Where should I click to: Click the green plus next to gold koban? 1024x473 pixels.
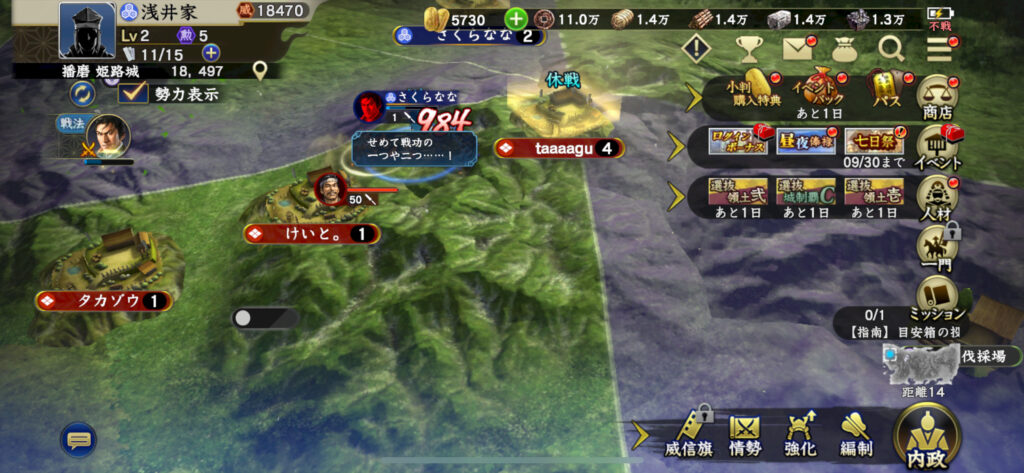[x=516, y=19]
